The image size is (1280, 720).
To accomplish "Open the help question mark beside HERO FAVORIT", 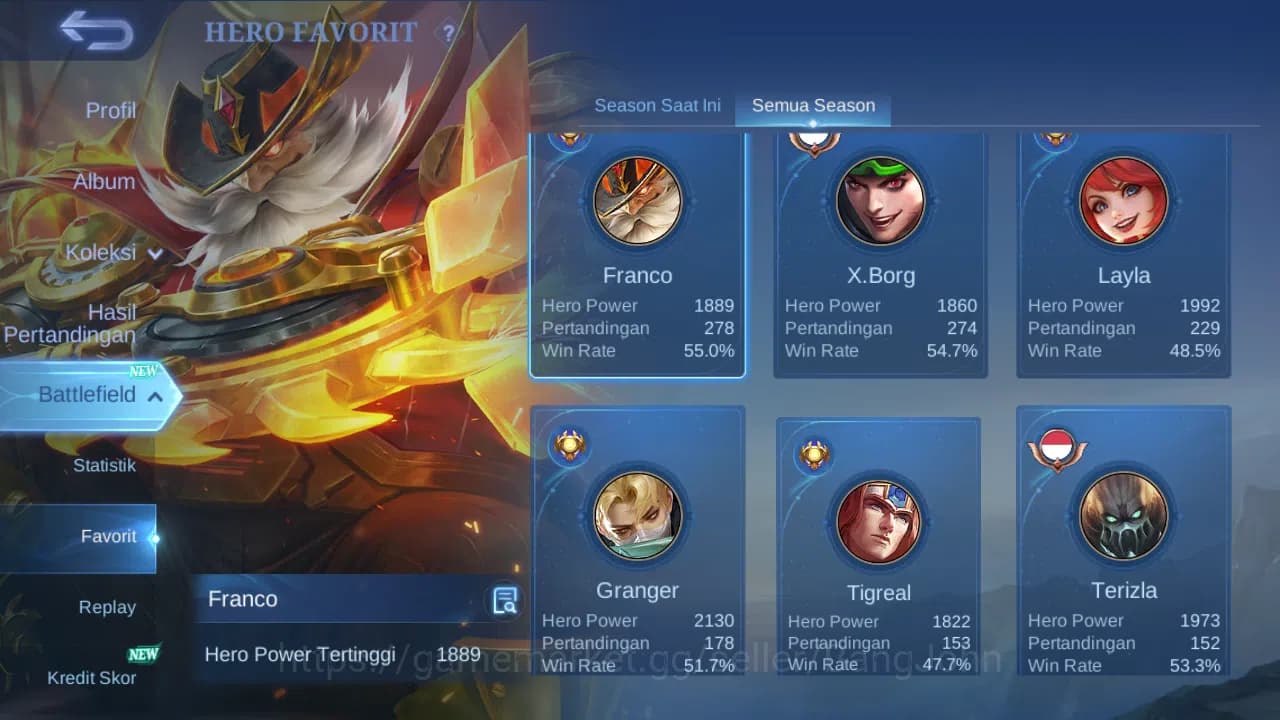I will coord(447,33).
